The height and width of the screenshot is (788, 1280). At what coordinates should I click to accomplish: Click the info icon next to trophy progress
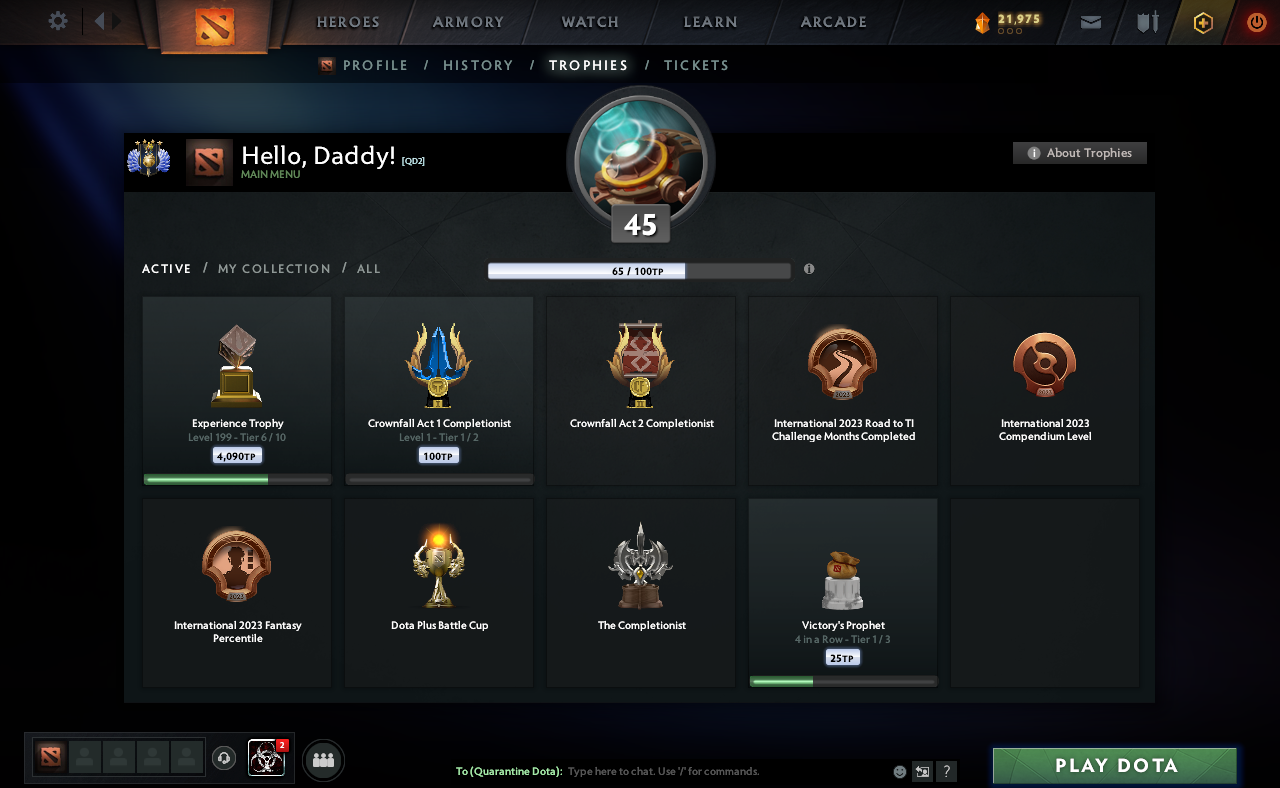coord(809,269)
